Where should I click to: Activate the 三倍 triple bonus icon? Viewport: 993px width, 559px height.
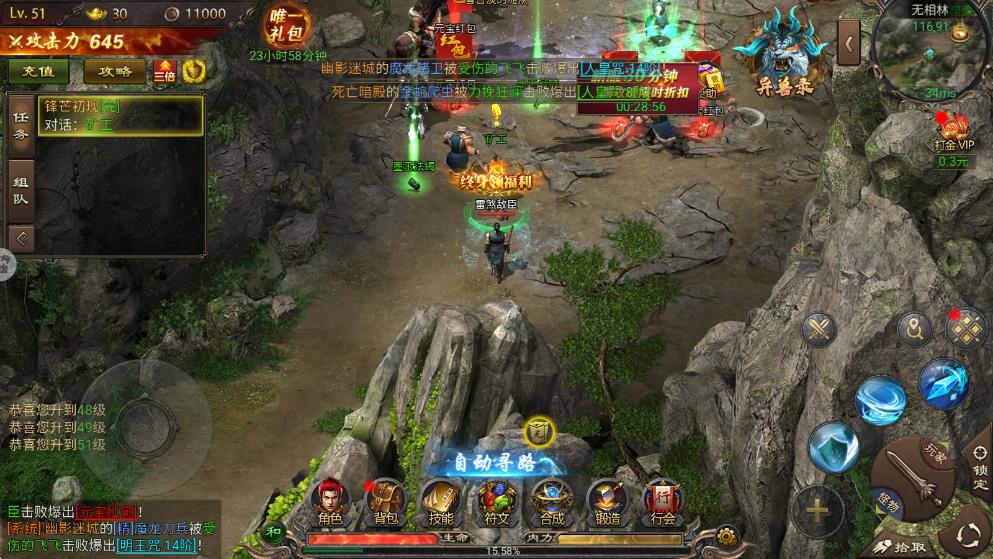point(164,71)
